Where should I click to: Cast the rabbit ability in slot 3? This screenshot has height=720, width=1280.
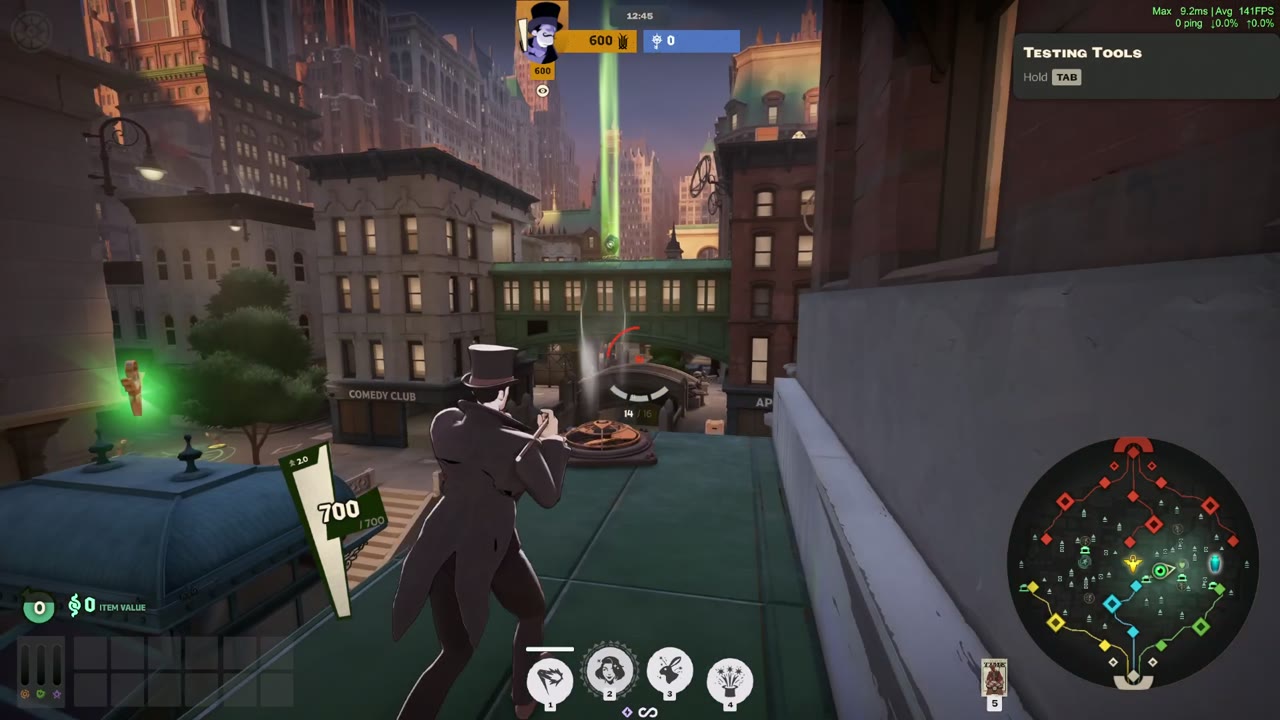pyautogui.click(x=670, y=670)
